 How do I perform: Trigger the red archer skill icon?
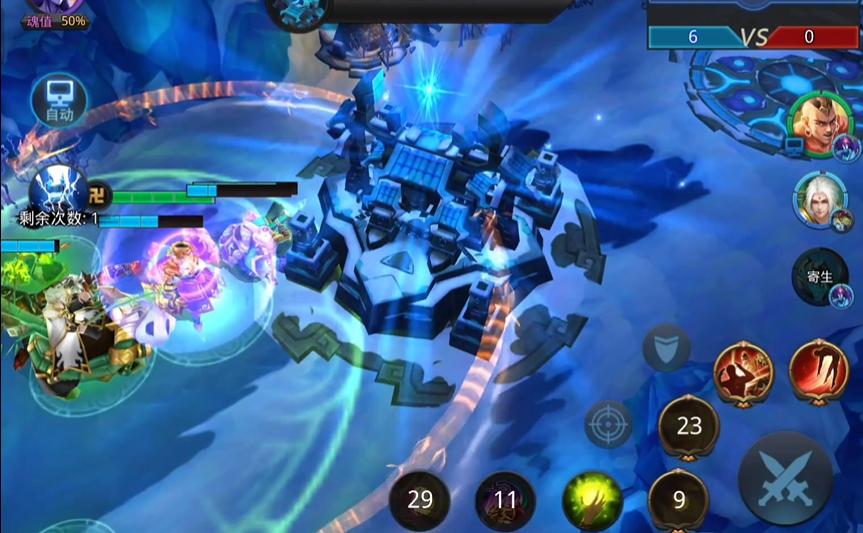click(x=743, y=370)
